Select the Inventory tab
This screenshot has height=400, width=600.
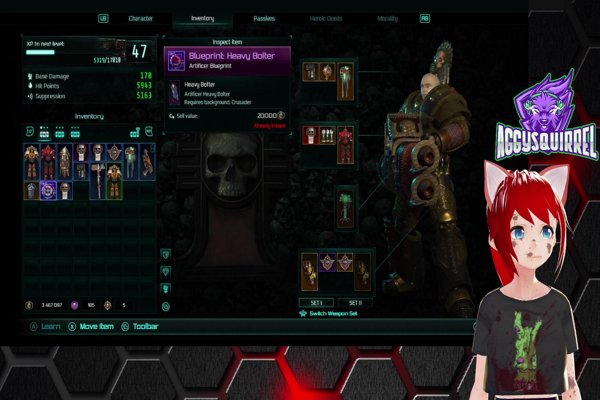(x=202, y=18)
